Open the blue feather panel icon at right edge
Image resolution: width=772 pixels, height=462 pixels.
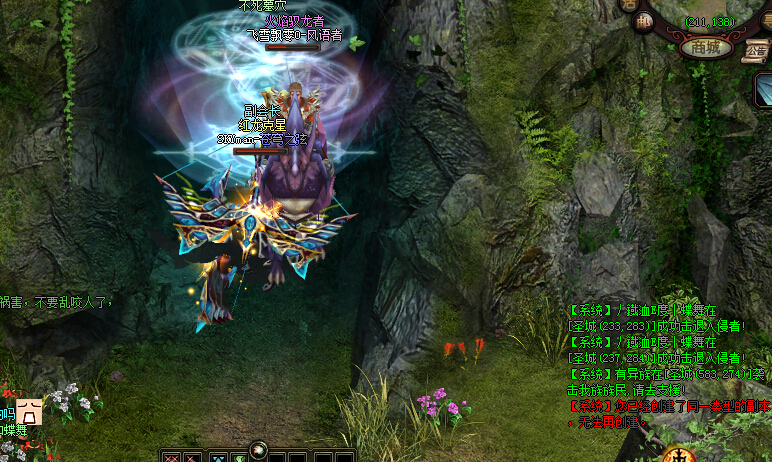[763, 90]
